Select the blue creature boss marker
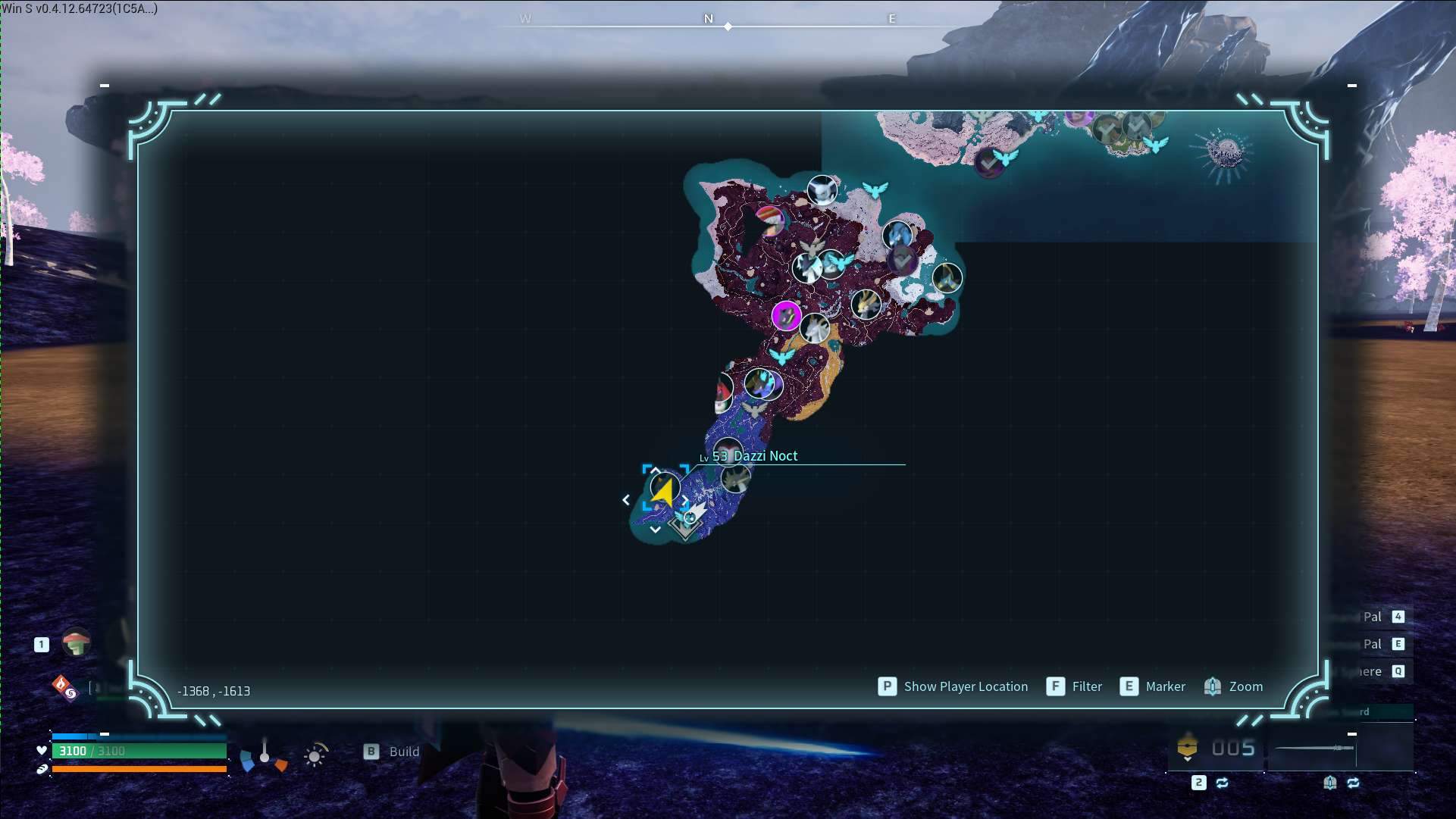1456x819 pixels. (x=897, y=234)
